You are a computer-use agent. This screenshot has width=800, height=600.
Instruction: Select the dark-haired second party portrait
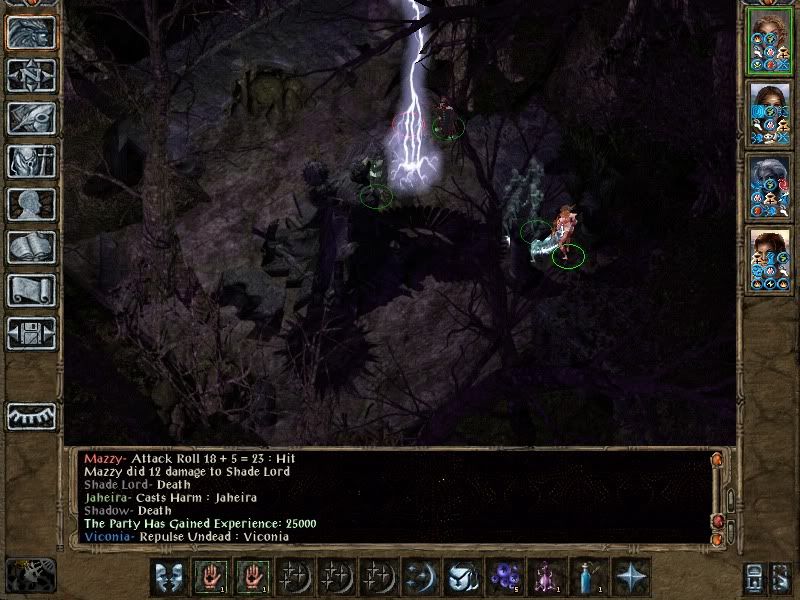tap(769, 114)
